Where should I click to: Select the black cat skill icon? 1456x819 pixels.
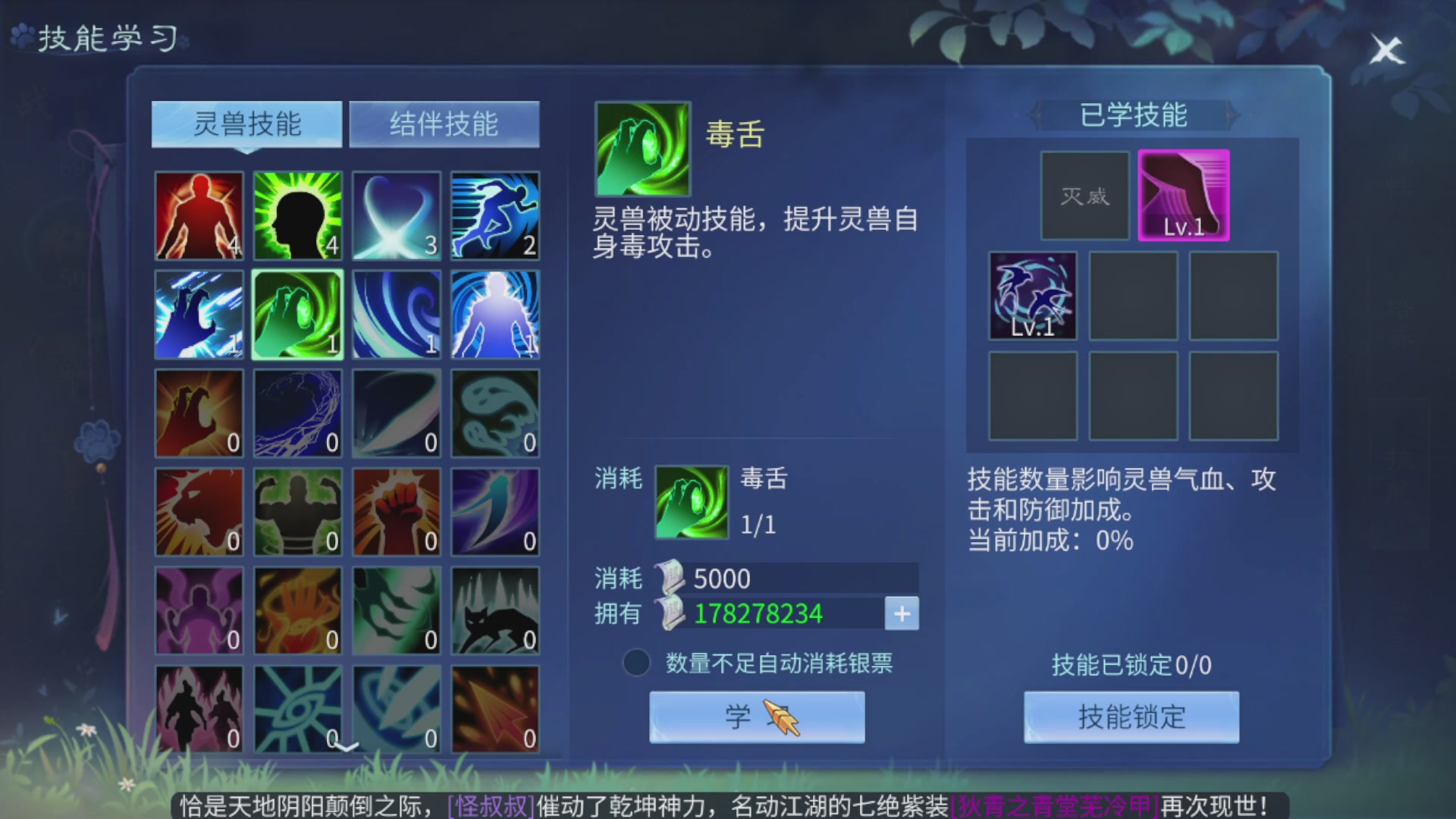494,610
